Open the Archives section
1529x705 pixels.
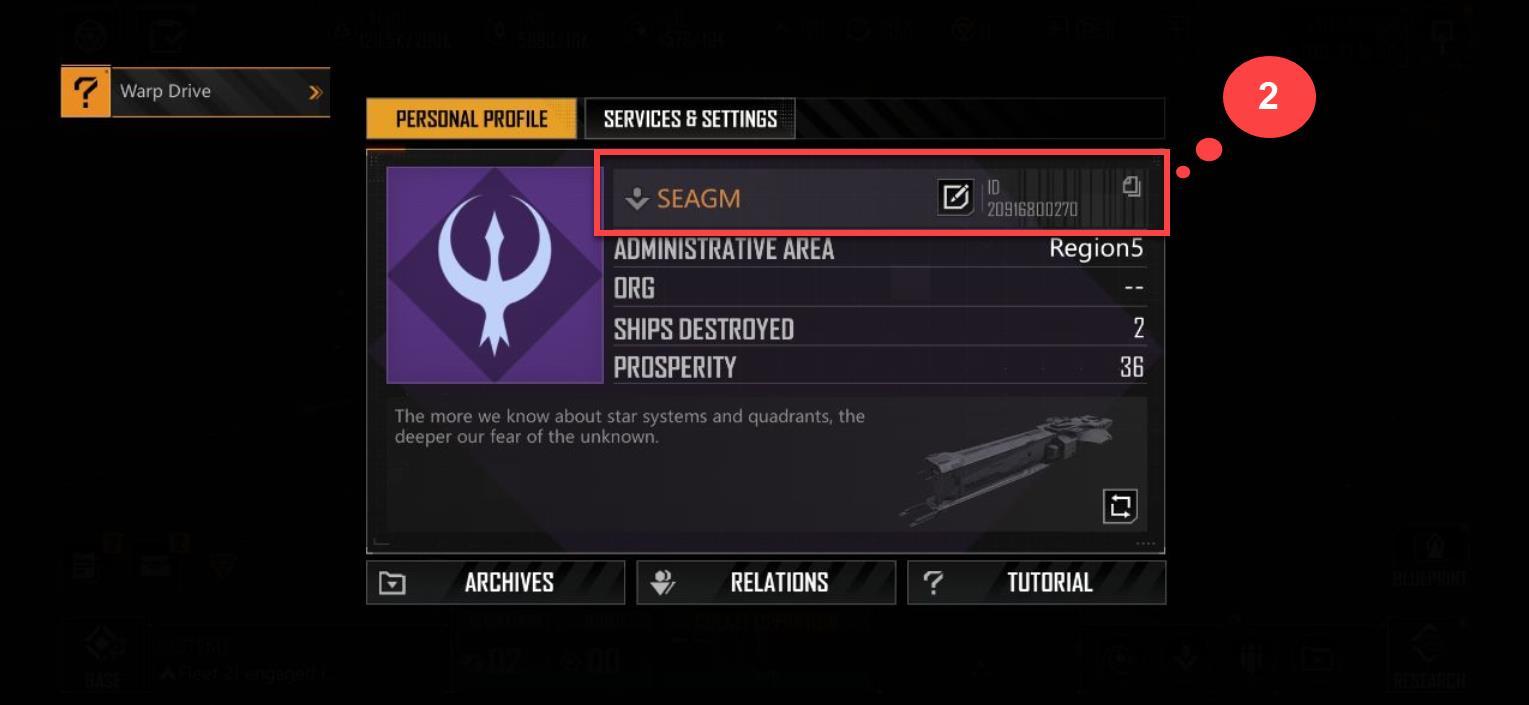496,582
